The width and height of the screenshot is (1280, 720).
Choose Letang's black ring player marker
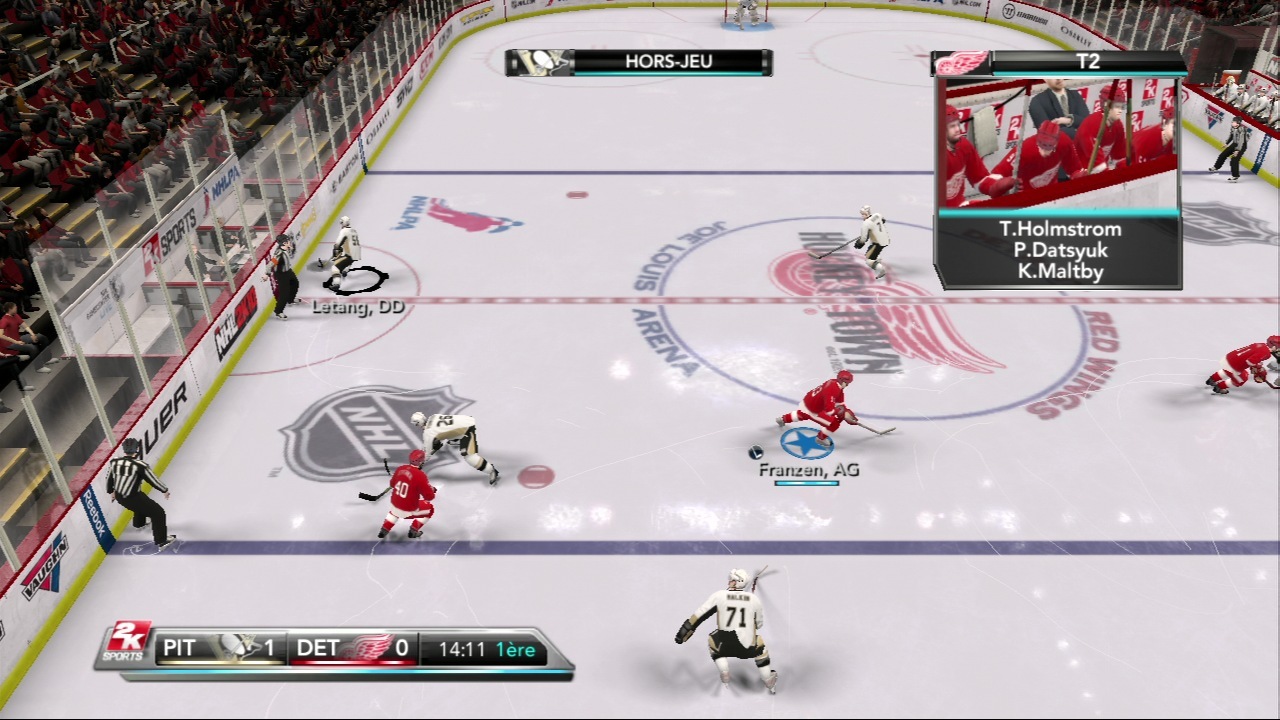(x=356, y=280)
